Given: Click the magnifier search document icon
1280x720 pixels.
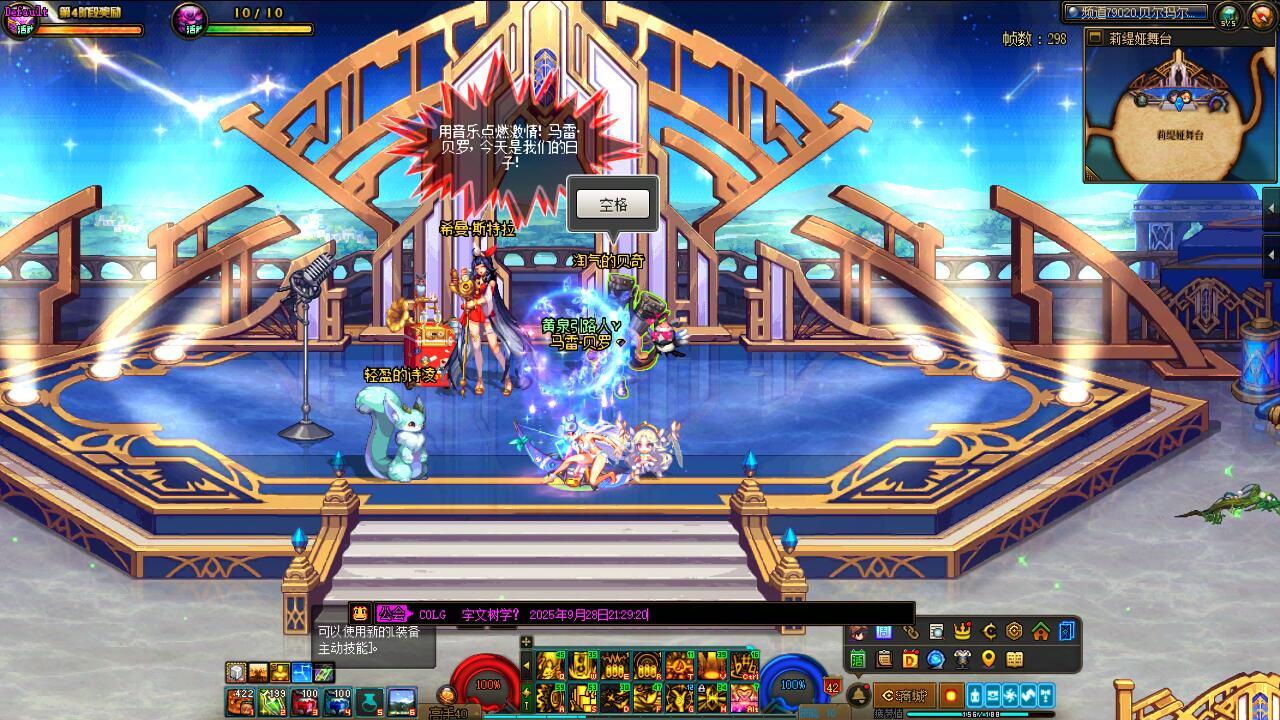Looking at the screenshot, I should click(x=936, y=632).
